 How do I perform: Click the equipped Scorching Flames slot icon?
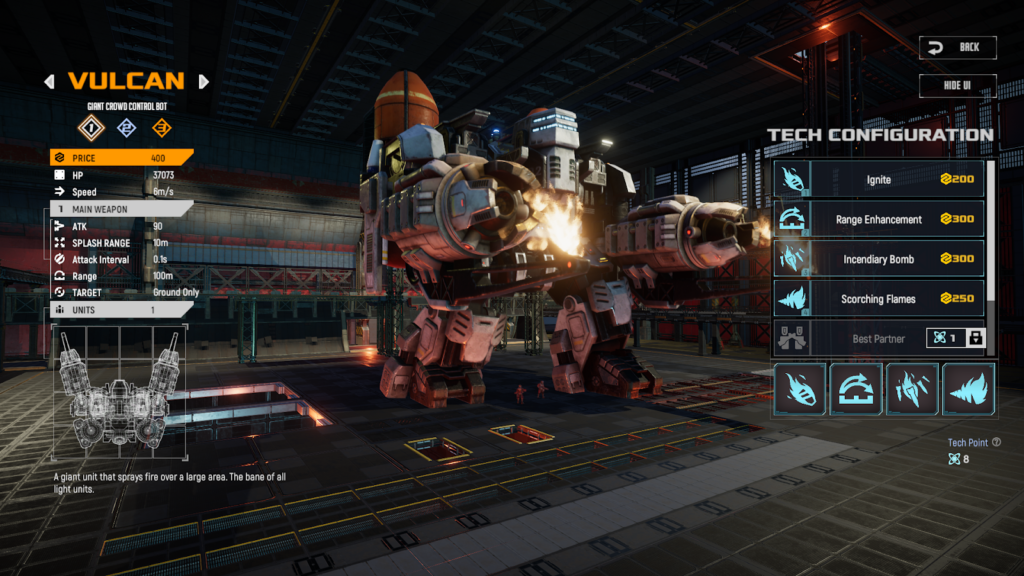click(969, 389)
